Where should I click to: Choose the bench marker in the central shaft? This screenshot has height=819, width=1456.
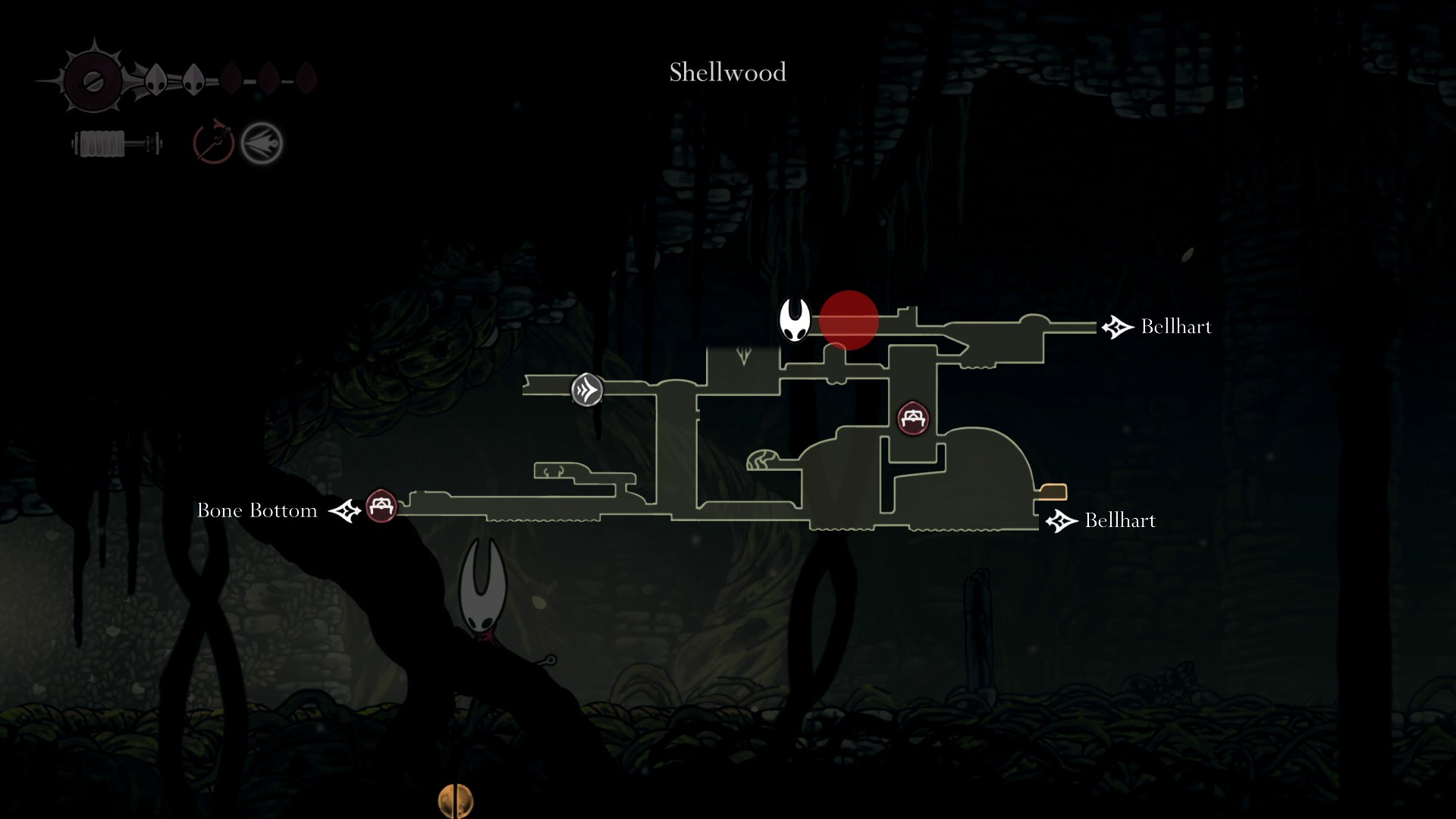pos(913,418)
